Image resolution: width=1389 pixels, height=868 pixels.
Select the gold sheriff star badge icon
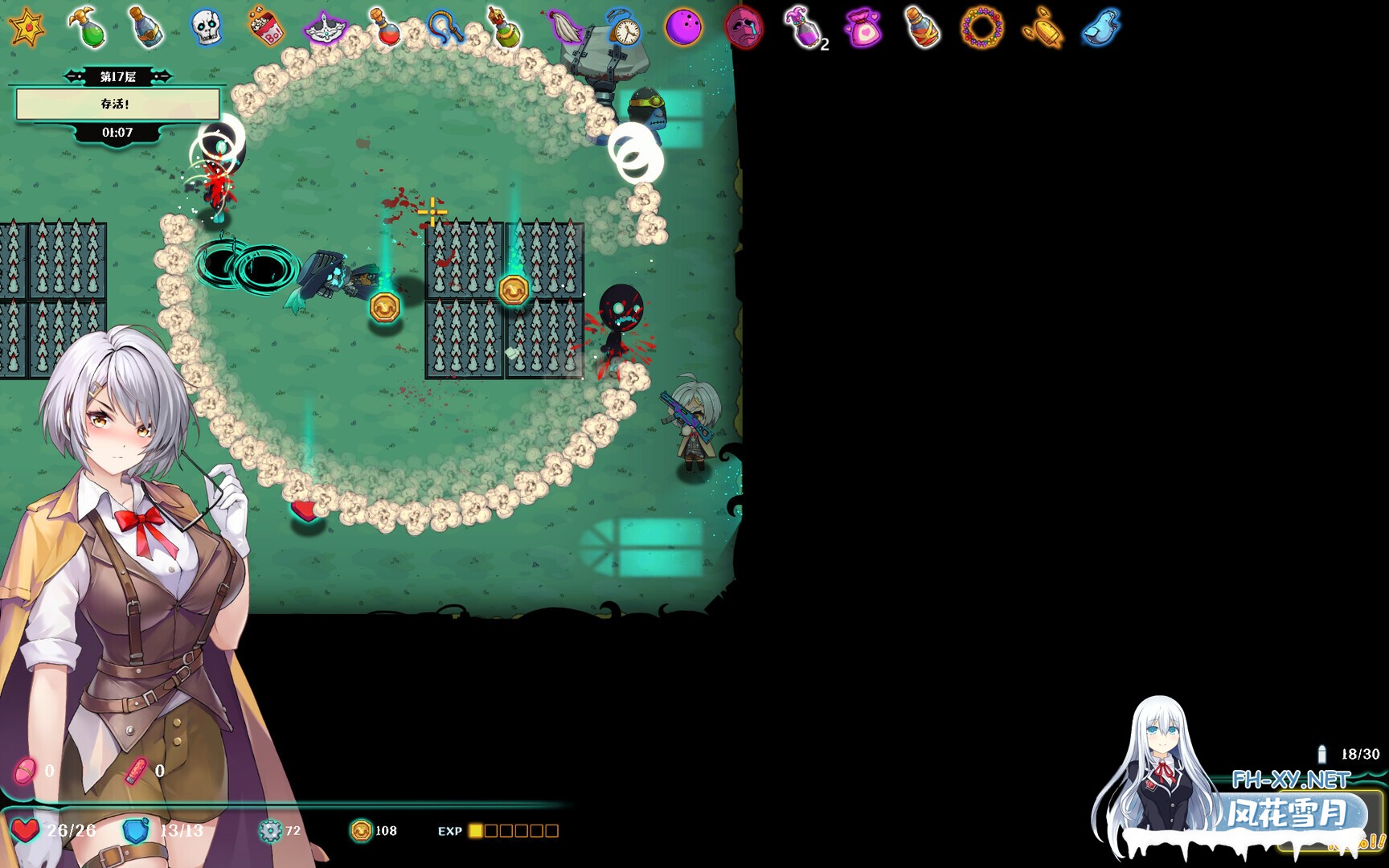[x=27, y=27]
